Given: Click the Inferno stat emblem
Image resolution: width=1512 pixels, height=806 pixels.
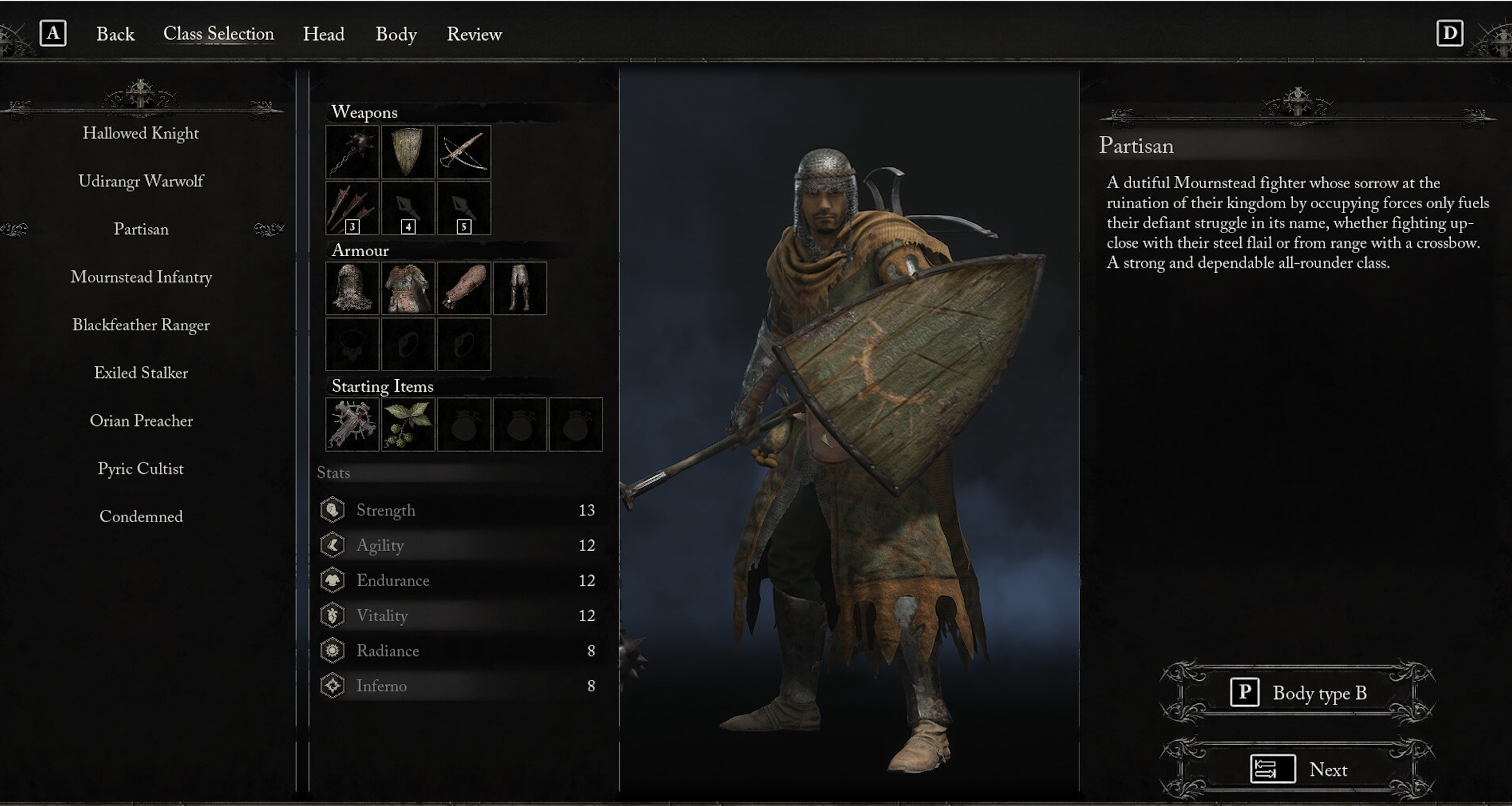Looking at the screenshot, I should click(x=333, y=686).
